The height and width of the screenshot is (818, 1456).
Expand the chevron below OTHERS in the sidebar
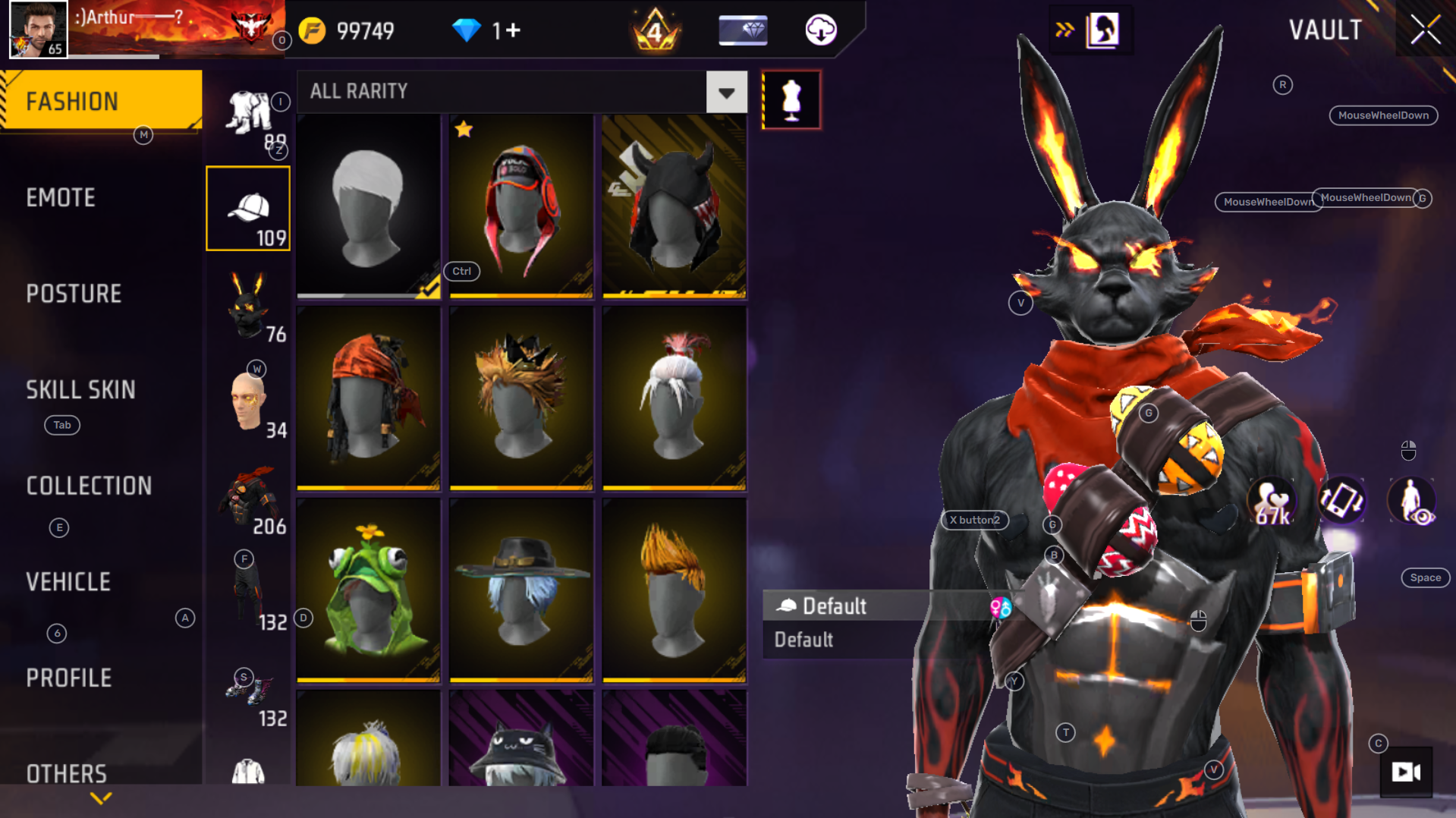pyautogui.click(x=99, y=798)
